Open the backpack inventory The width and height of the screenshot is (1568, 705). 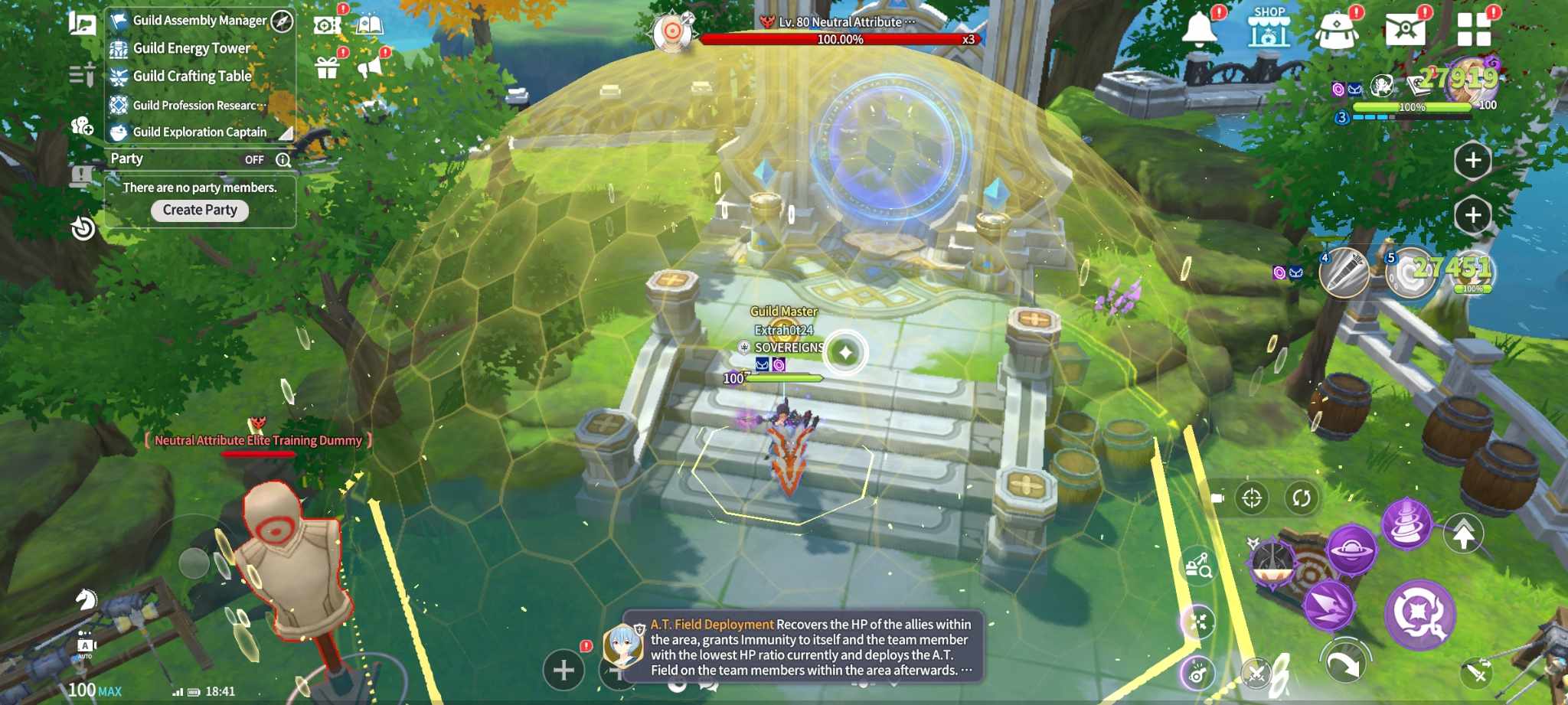(x=1337, y=30)
